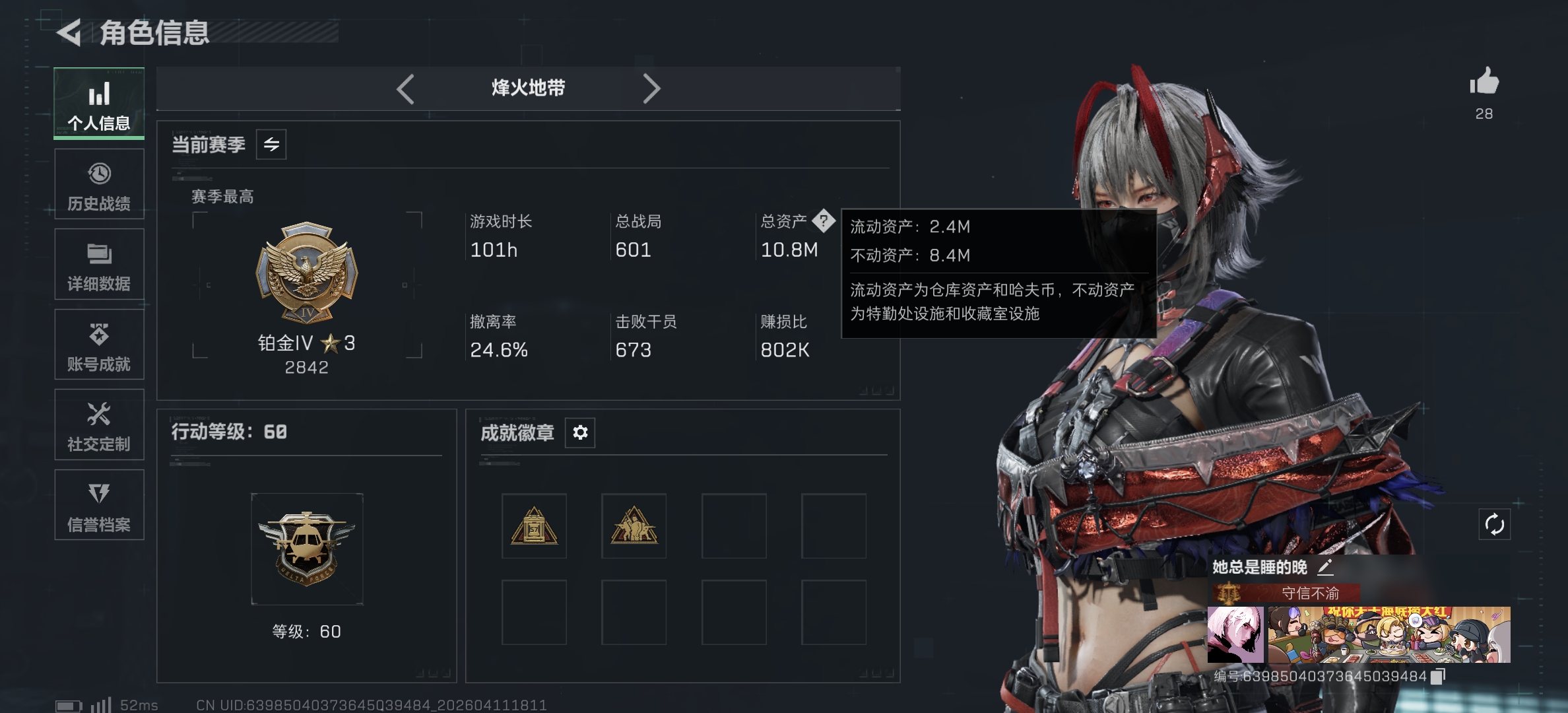The height and width of the screenshot is (713, 1568).
Task: Open the 成就徽章 gear settings icon
Action: pos(579,432)
